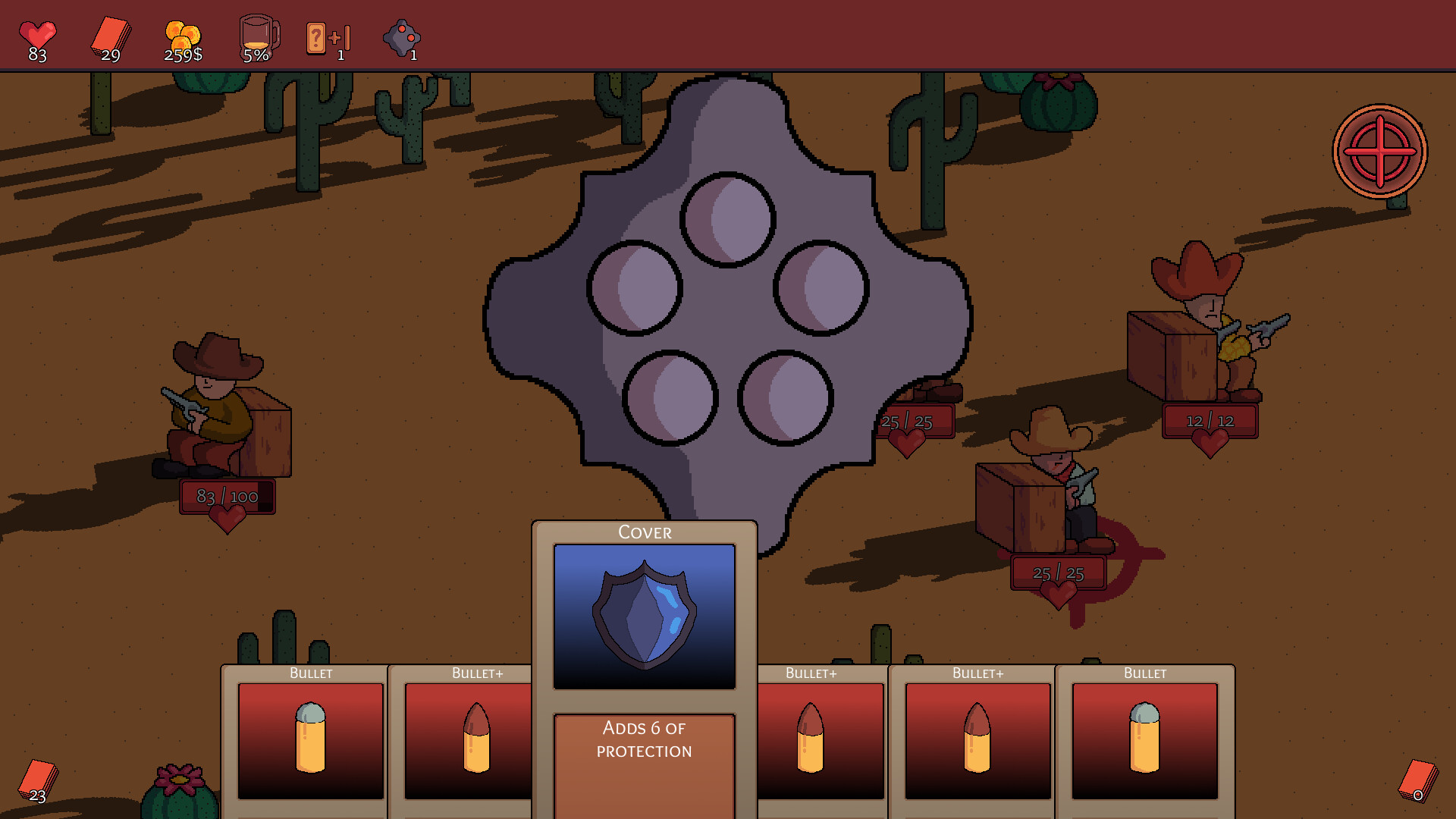Click the blue shield artwork on Cover card
Image resolution: width=1456 pixels, height=819 pixels.
click(644, 614)
